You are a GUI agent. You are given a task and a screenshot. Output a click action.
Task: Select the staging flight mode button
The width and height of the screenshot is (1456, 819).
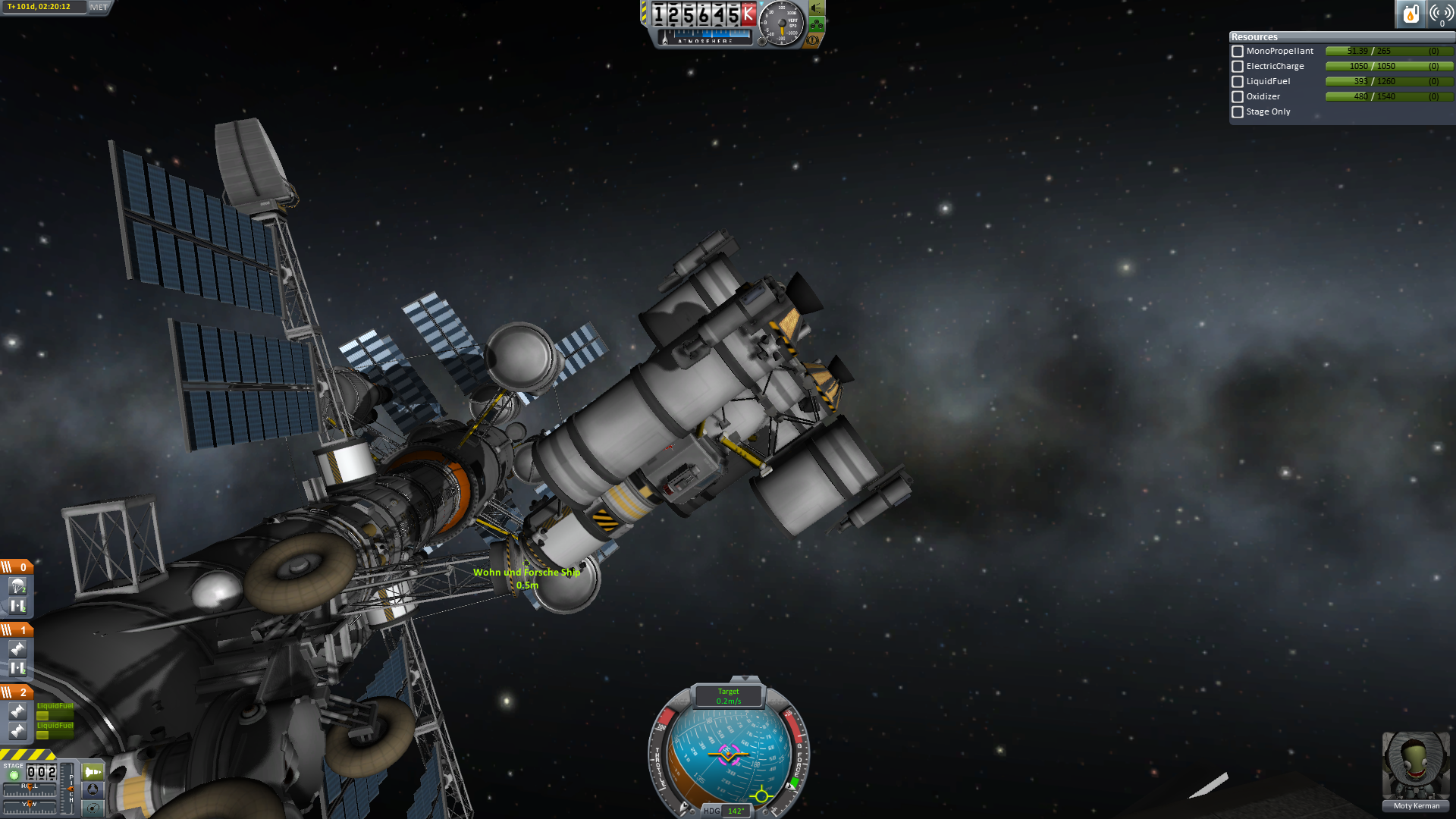point(93,772)
